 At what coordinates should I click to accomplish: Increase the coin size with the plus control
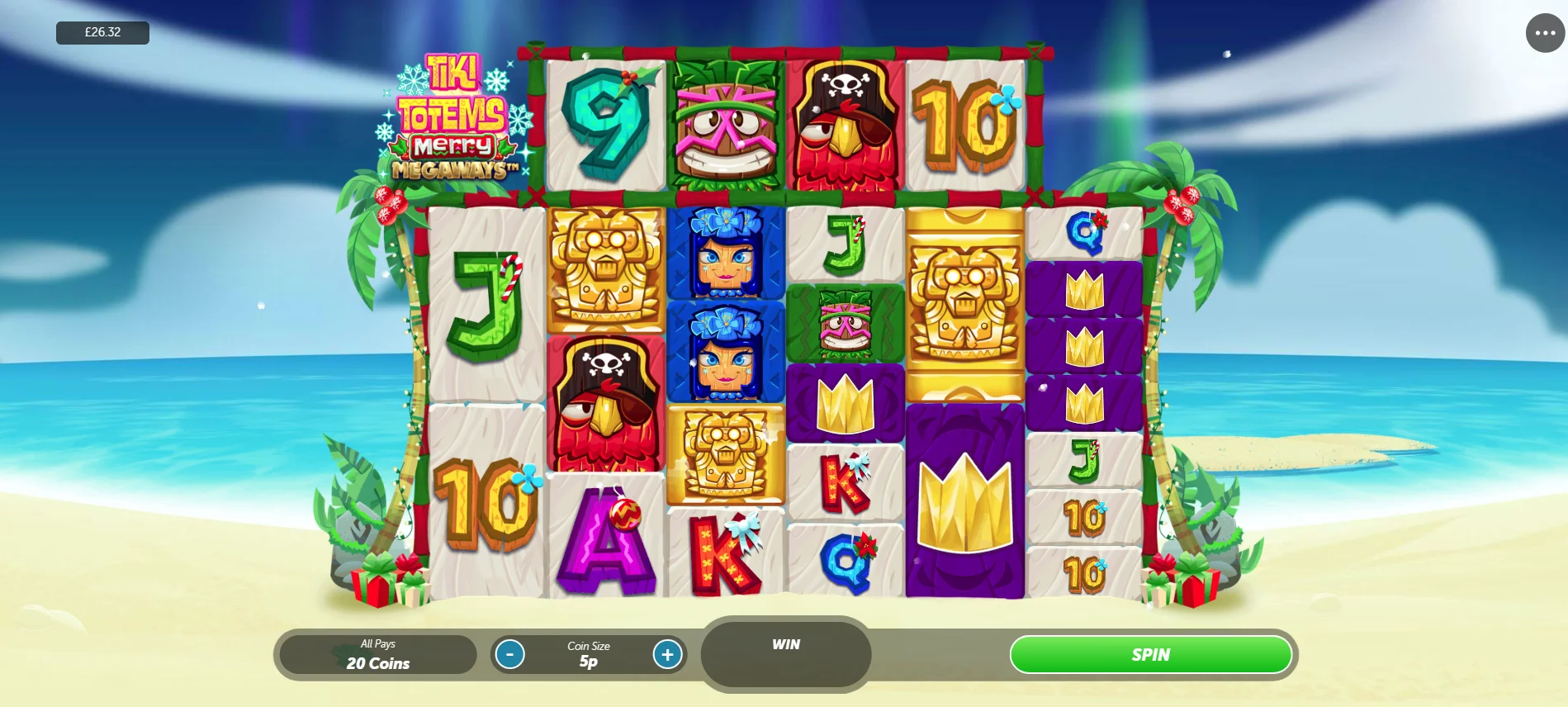(667, 654)
